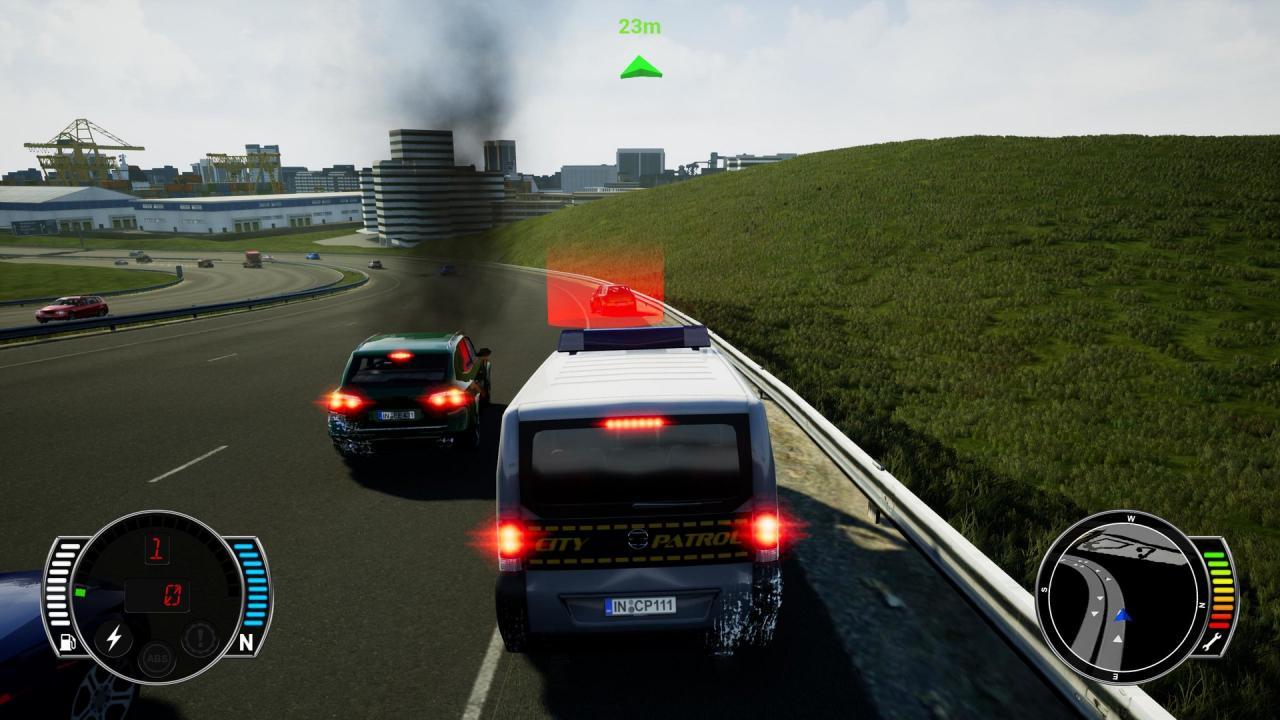Viewport: 1280px width, 720px height.
Task: Click the colored damage bar gauge
Action: click(1219, 590)
